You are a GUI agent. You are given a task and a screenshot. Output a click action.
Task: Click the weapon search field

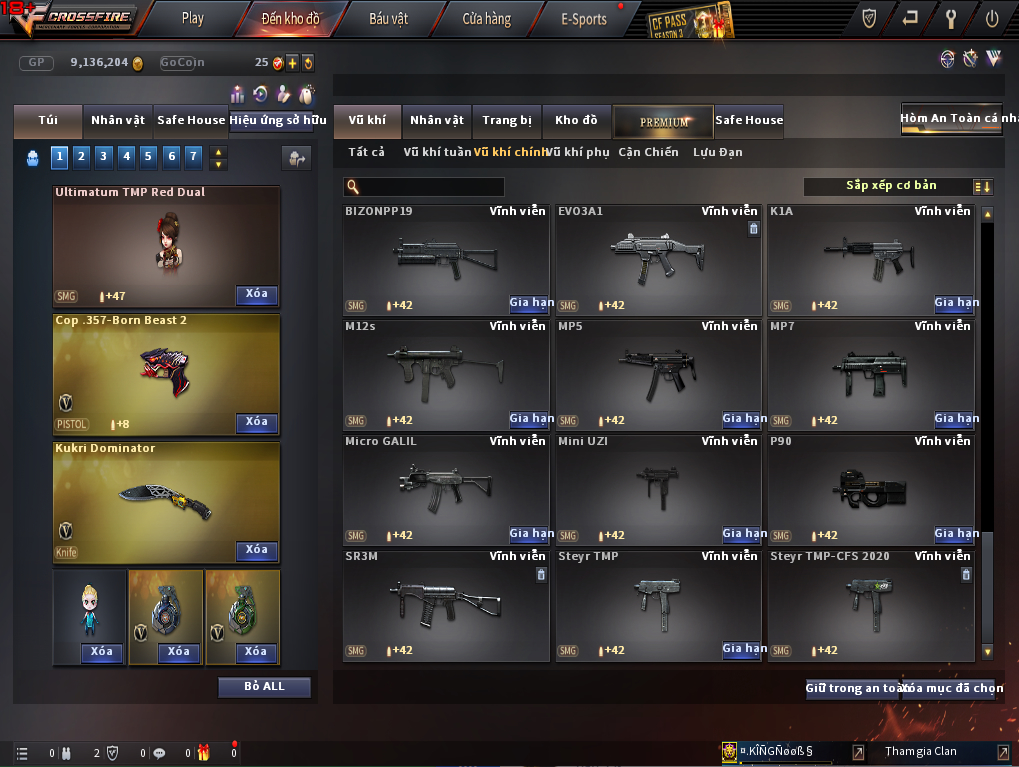pos(431,187)
